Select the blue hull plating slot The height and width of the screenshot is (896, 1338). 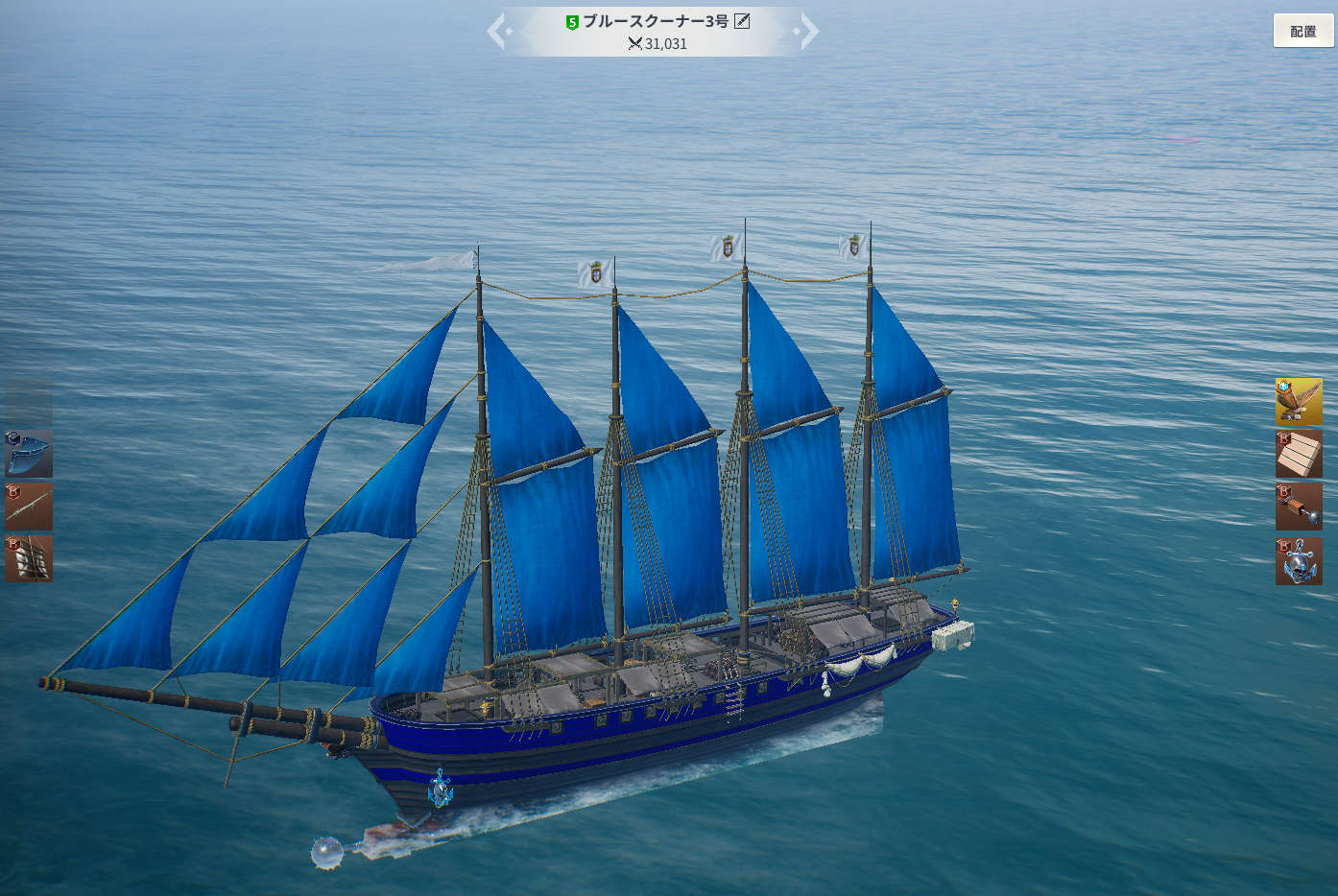pyautogui.click(x=29, y=454)
